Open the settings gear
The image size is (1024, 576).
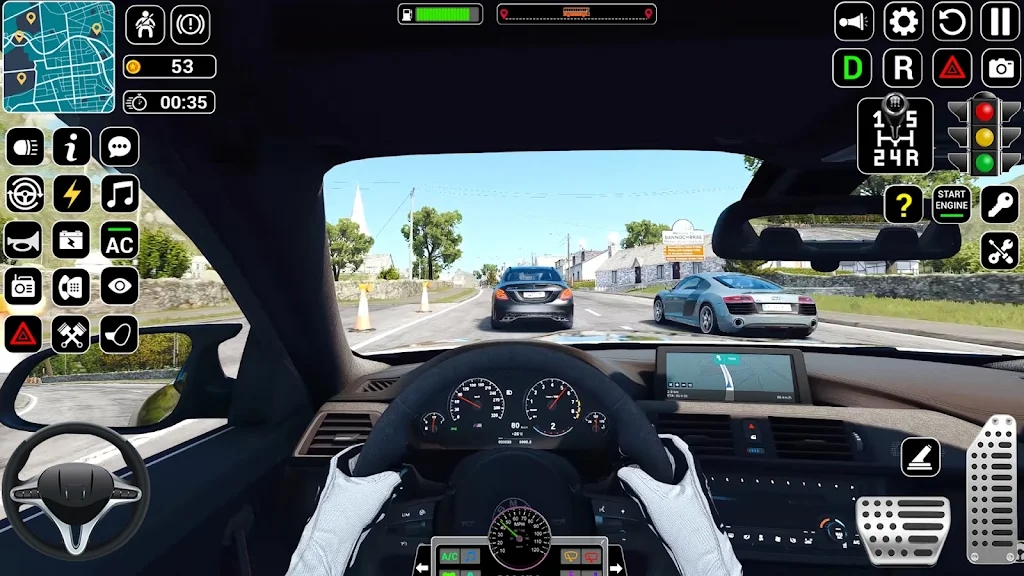pos(903,21)
